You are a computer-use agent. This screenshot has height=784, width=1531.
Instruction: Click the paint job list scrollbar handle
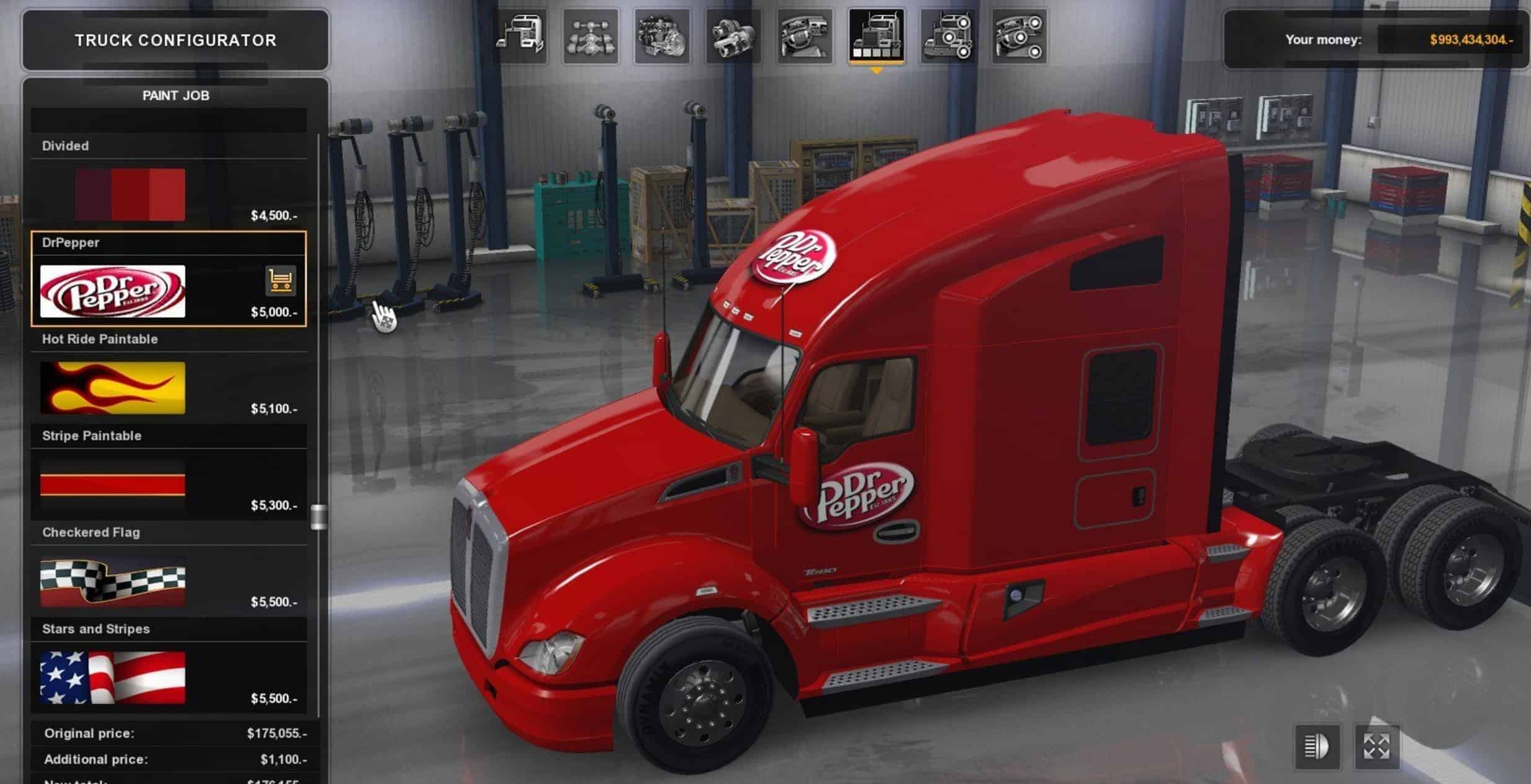(x=319, y=517)
